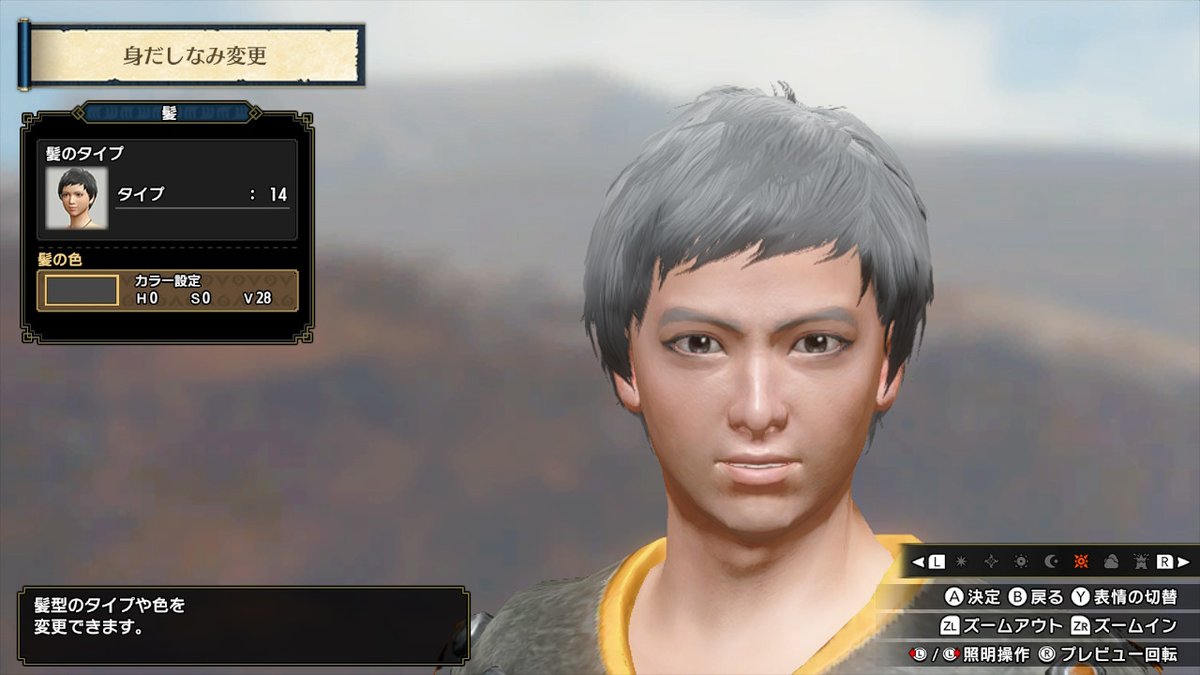
Task: Select the hair type 14 row
Action: [202, 194]
